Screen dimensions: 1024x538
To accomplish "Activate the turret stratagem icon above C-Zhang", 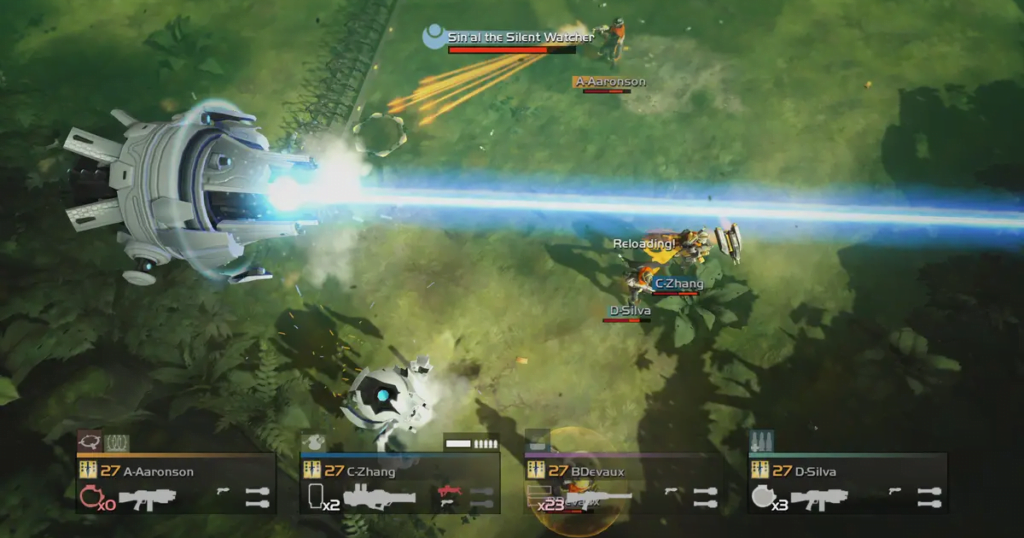I will (x=313, y=441).
